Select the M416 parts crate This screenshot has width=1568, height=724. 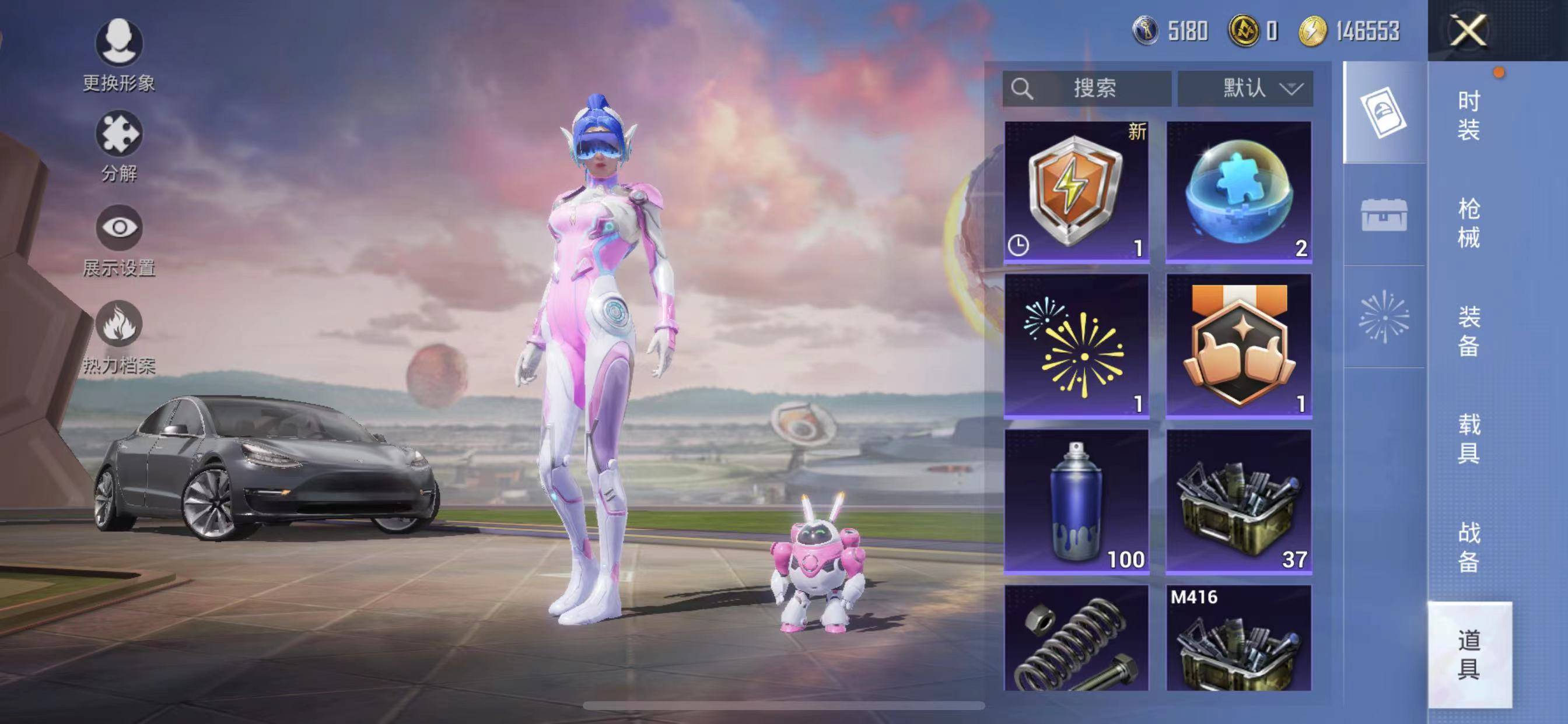(1238, 639)
